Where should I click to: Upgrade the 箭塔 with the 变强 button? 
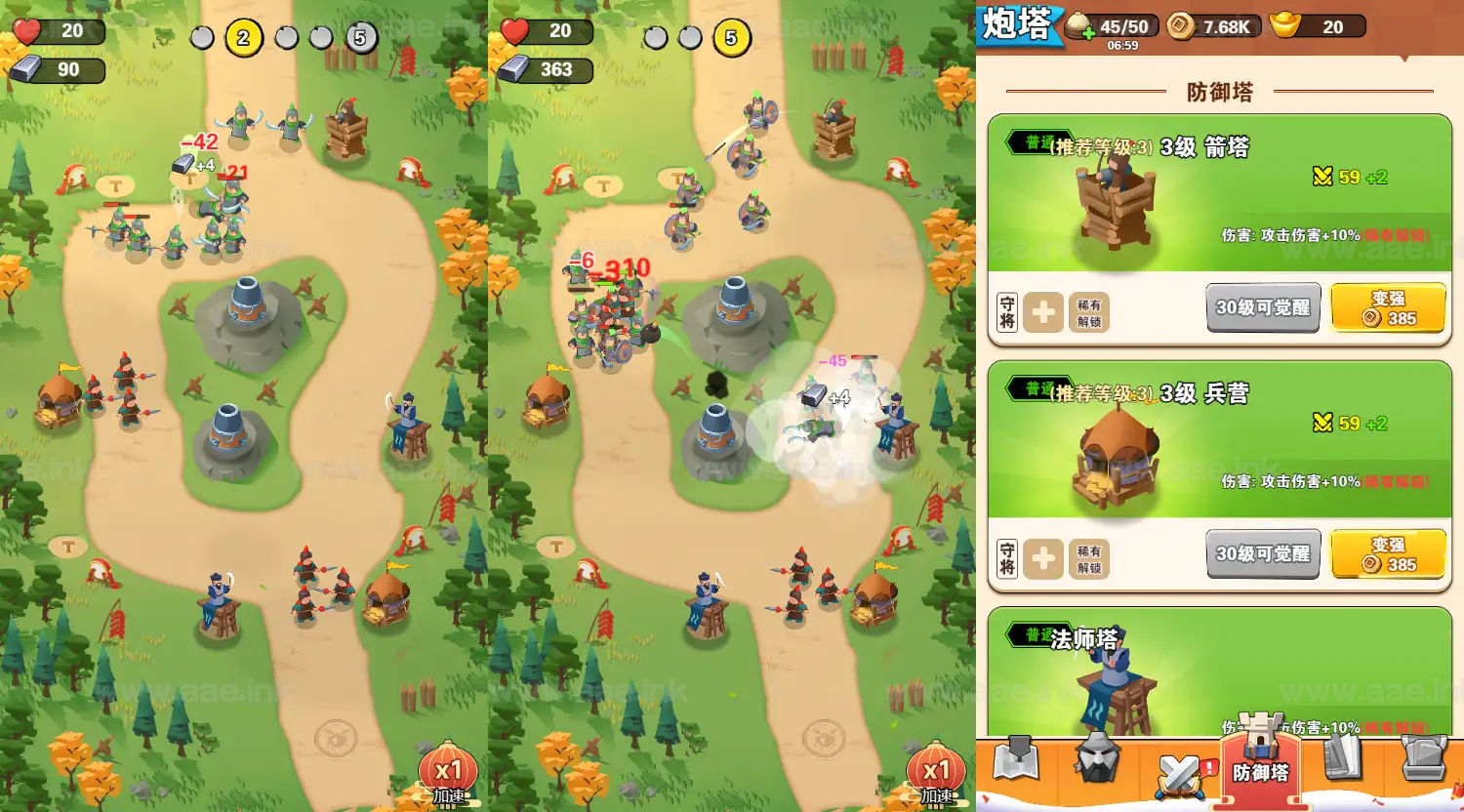pyautogui.click(x=1388, y=307)
